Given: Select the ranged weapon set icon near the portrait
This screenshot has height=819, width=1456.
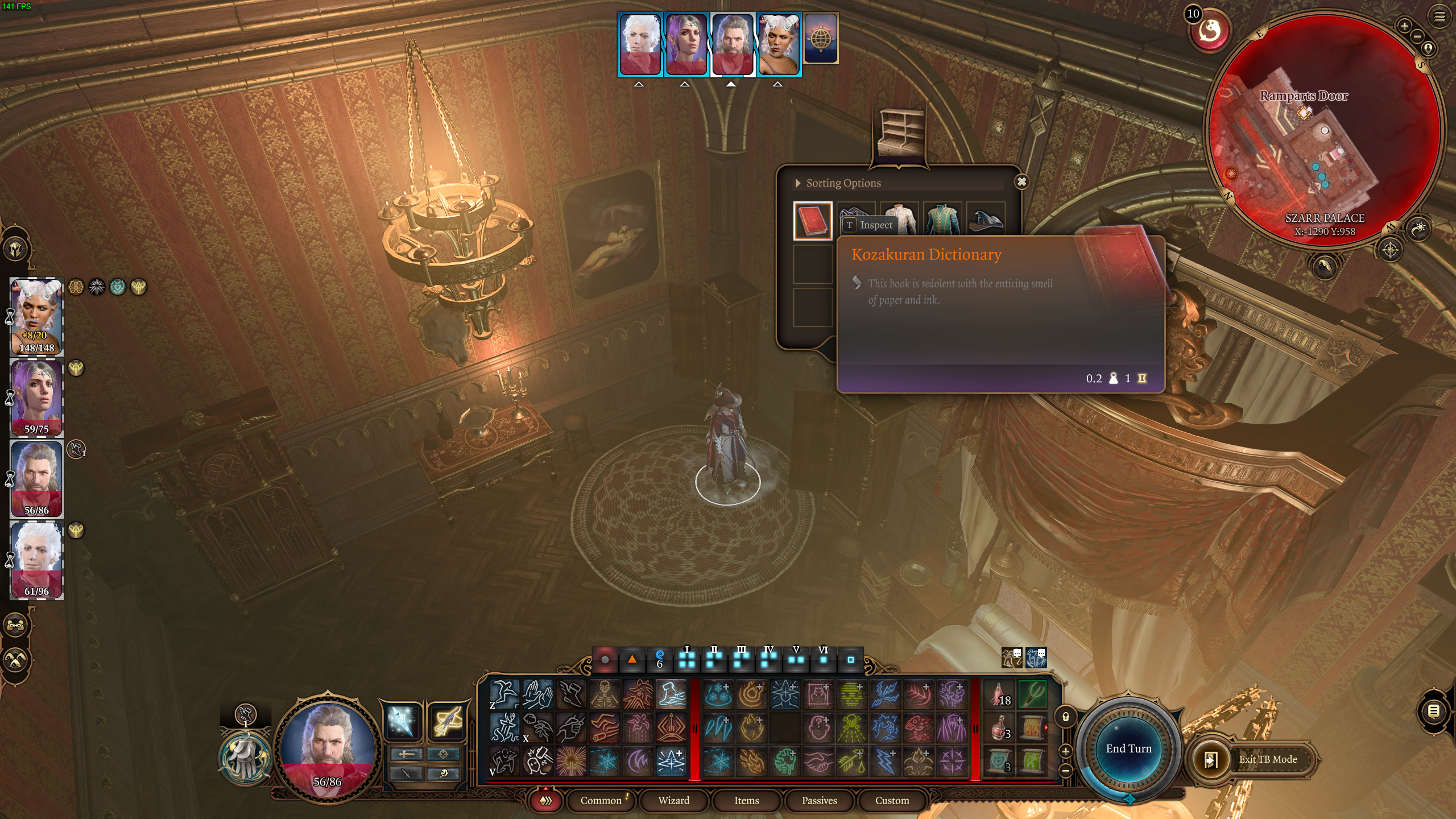Looking at the screenshot, I should point(446,722).
